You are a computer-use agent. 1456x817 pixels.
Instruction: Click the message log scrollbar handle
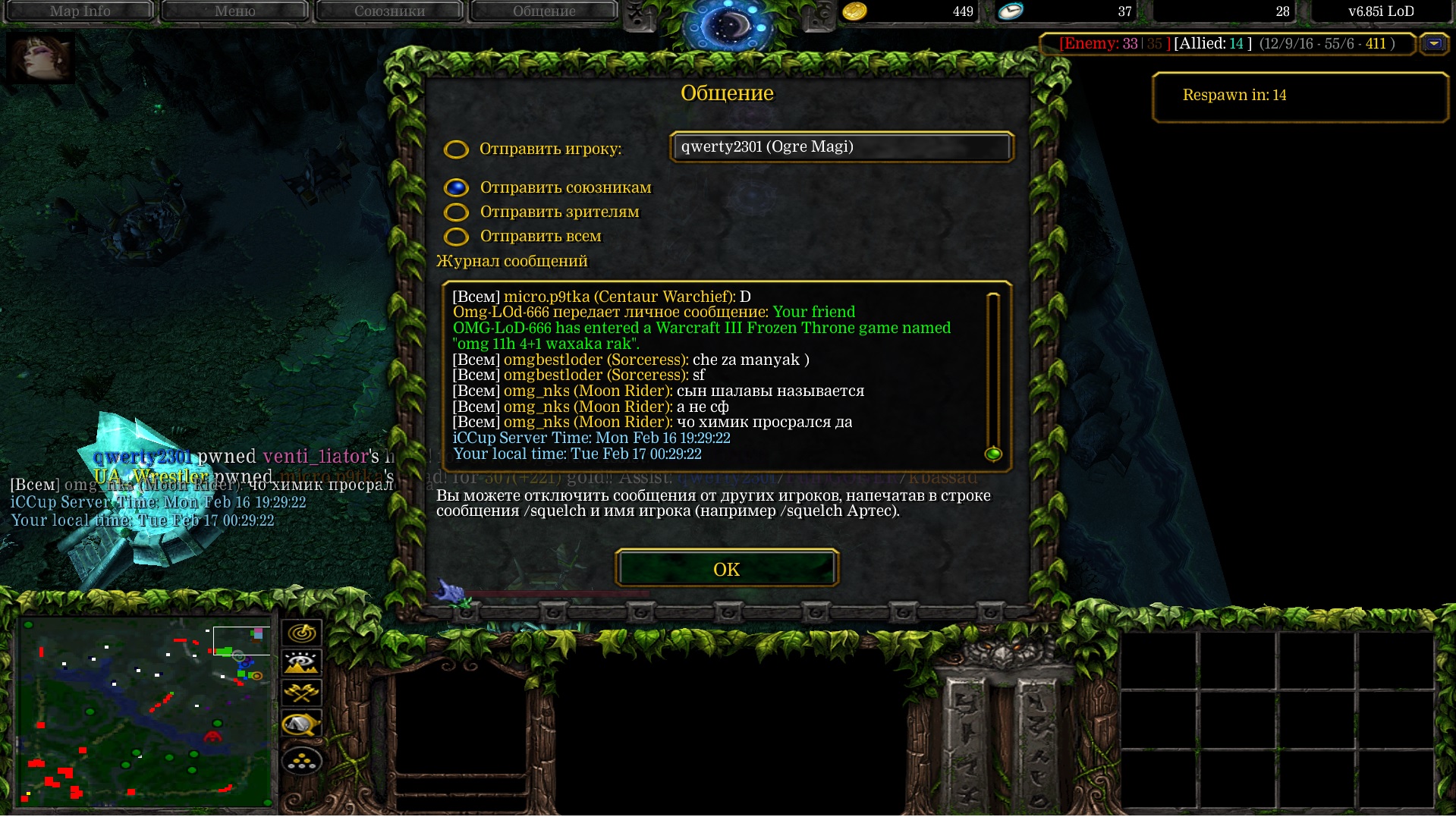point(992,454)
